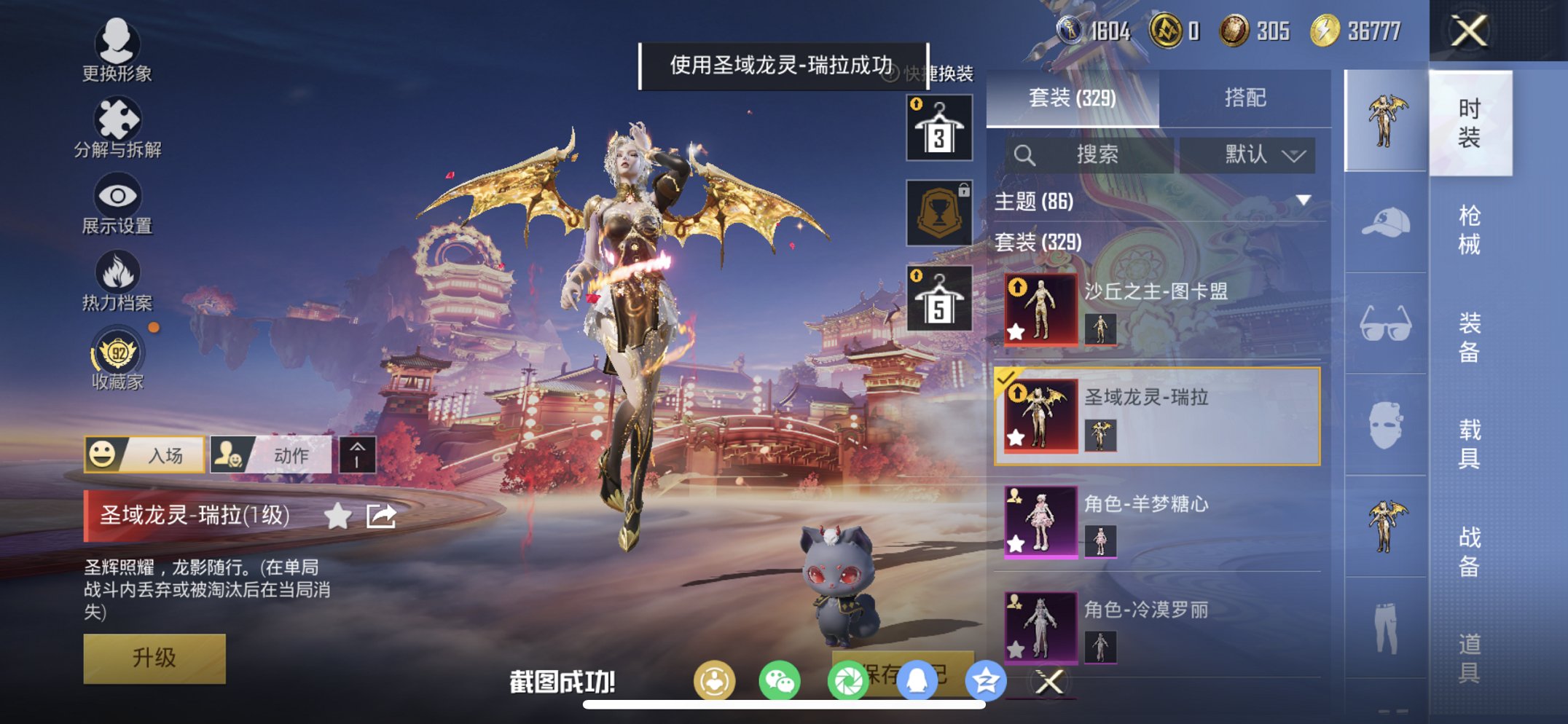This screenshot has height=724, width=1568.
Task: Open the 默认 sorting dropdown
Action: (1248, 154)
